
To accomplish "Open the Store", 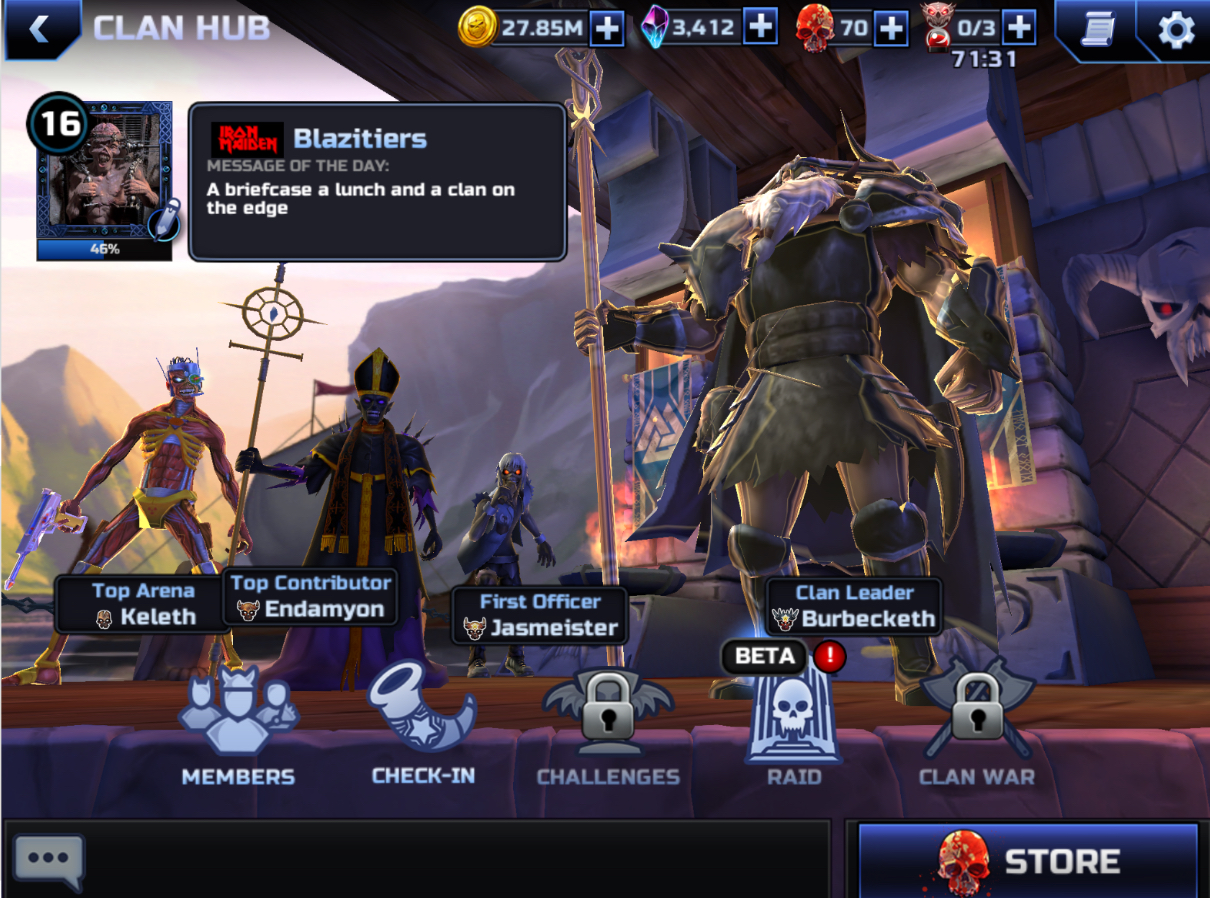I will pyautogui.click(x=1028, y=860).
